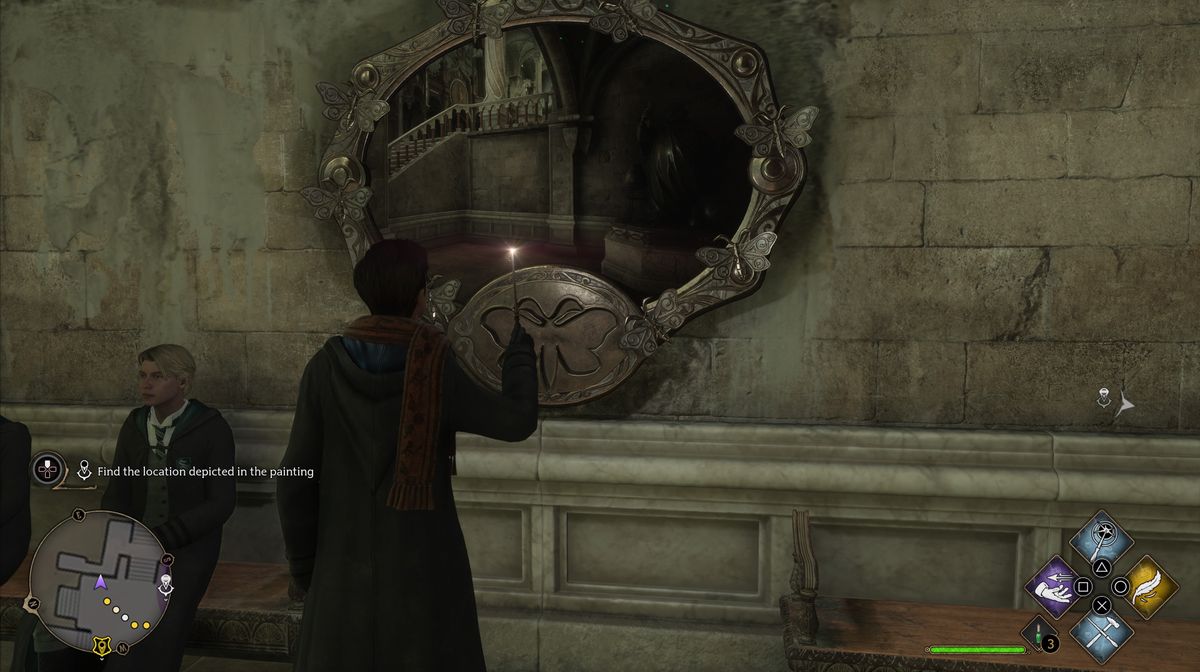This screenshot has width=1200, height=672.
Task: Choose the Reparo spell with the hammer icon
Action: tap(1101, 631)
